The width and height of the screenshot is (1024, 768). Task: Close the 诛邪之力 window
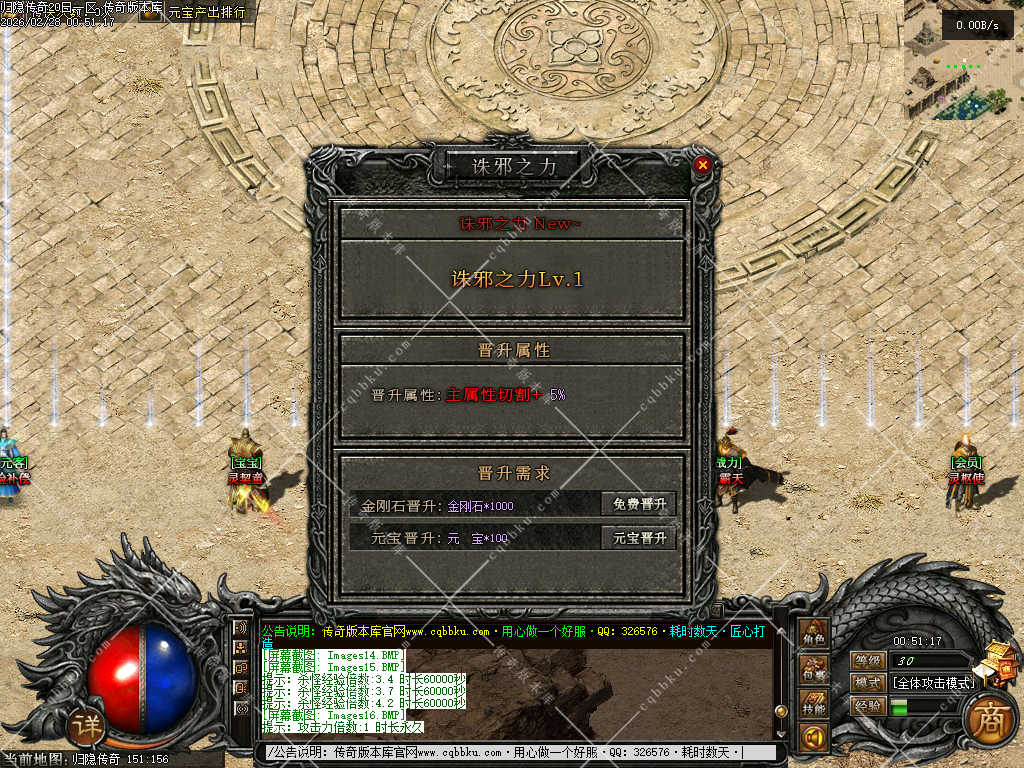click(703, 165)
